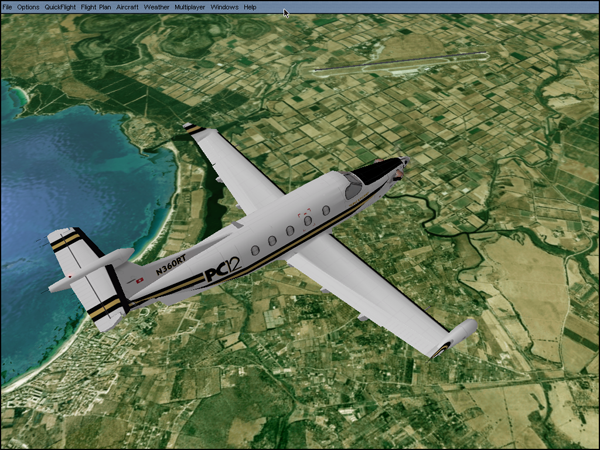This screenshot has width=600, height=450.
Task: Show the Flight Plan menu
Action: (96, 7)
